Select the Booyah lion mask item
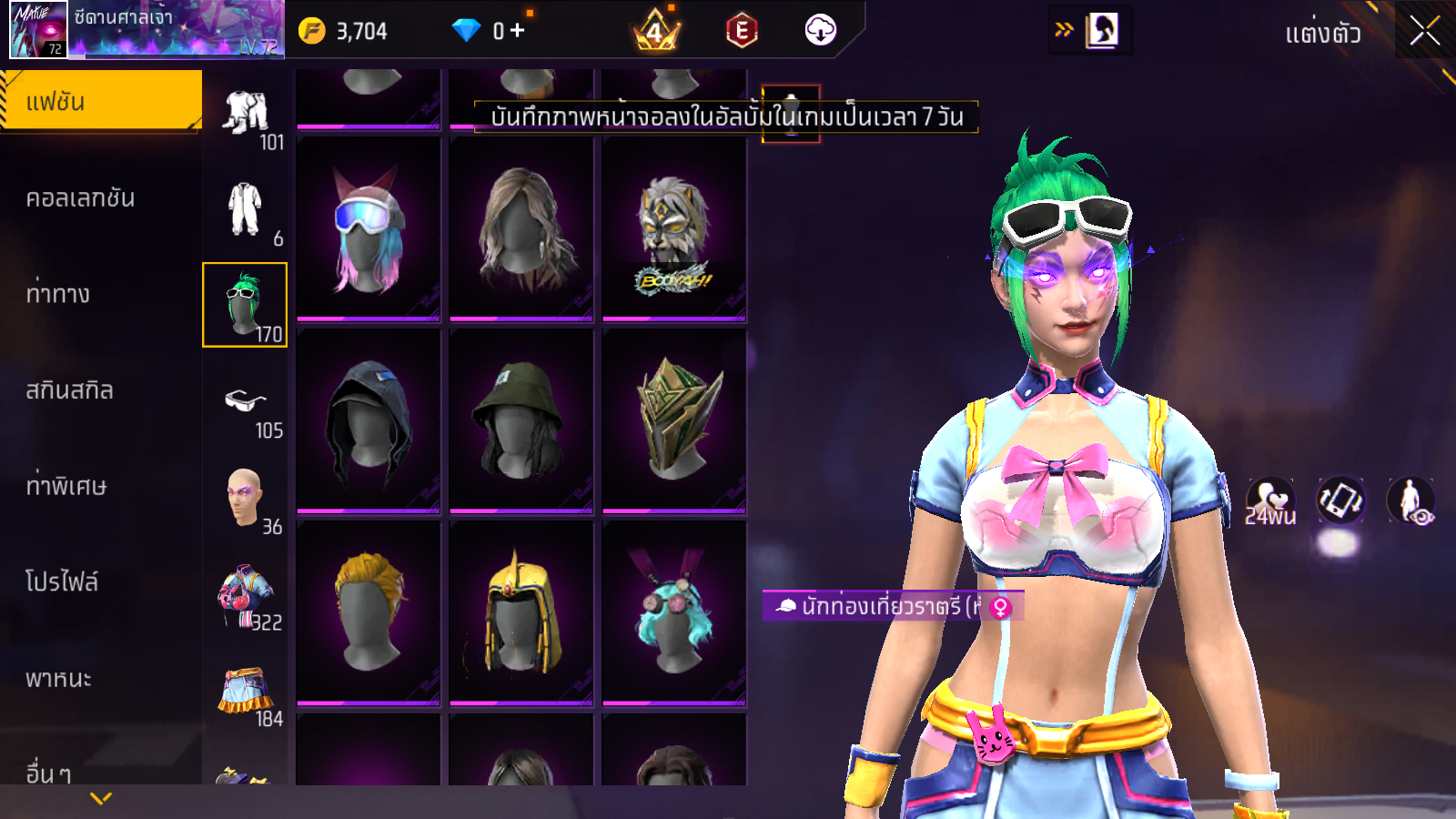Viewport: 1456px width, 819px height. (x=674, y=228)
